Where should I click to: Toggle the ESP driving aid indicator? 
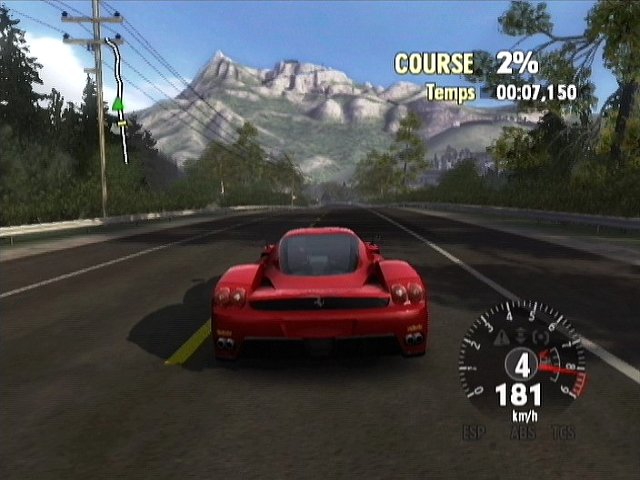(474, 433)
